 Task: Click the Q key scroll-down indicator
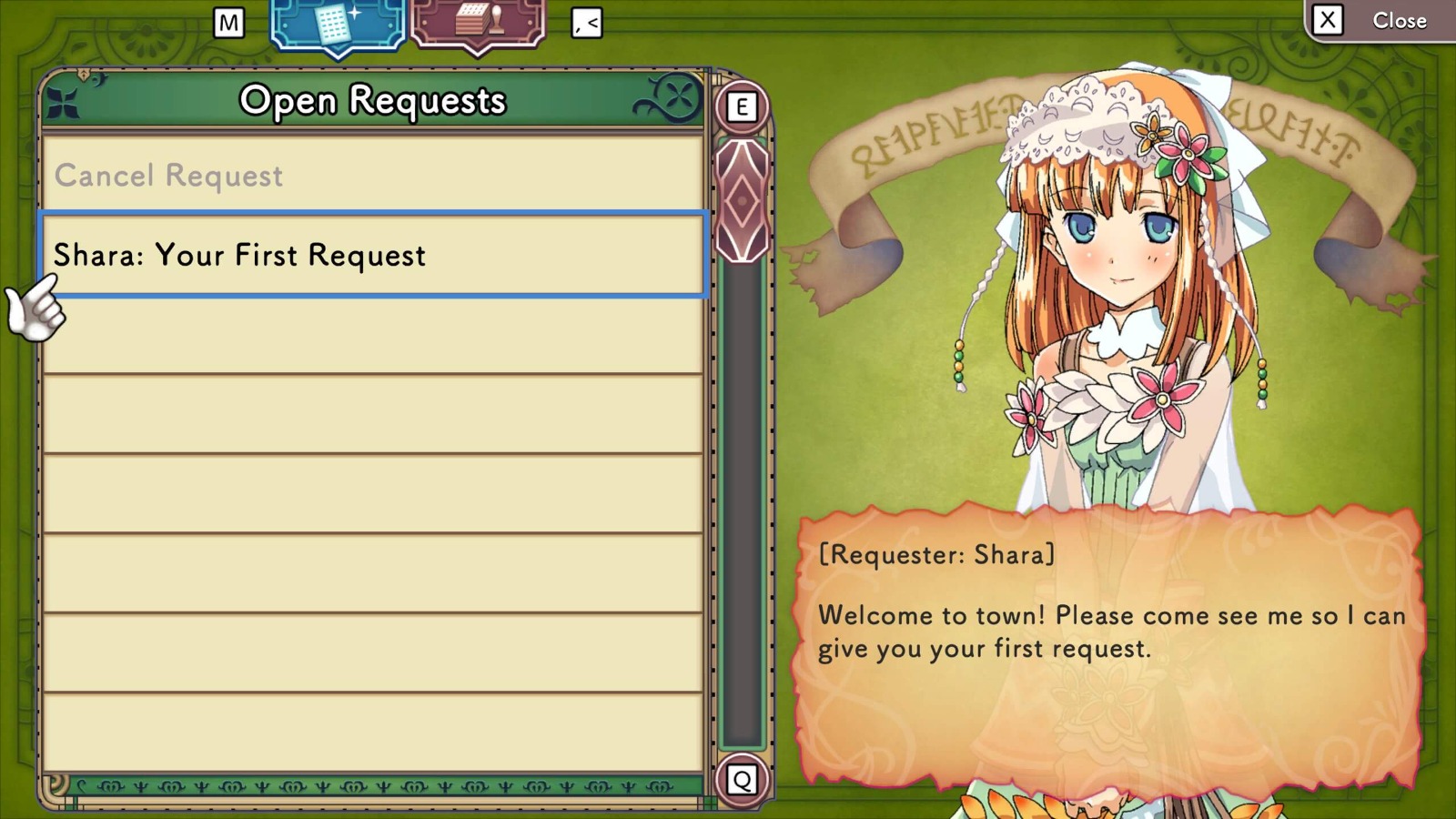click(741, 777)
